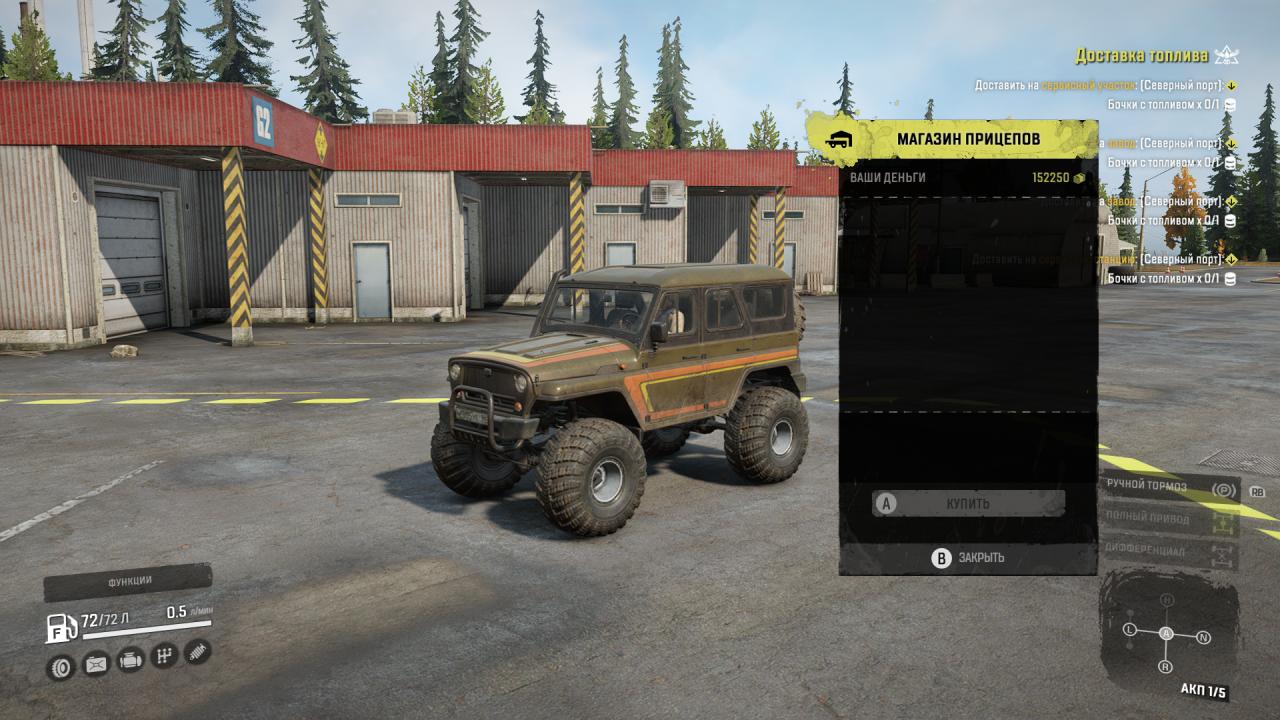Toggle ПОЛНЫЙ ПРИВОД all-wheel drive
The image size is (1280, 720).
pos(1171,519)
